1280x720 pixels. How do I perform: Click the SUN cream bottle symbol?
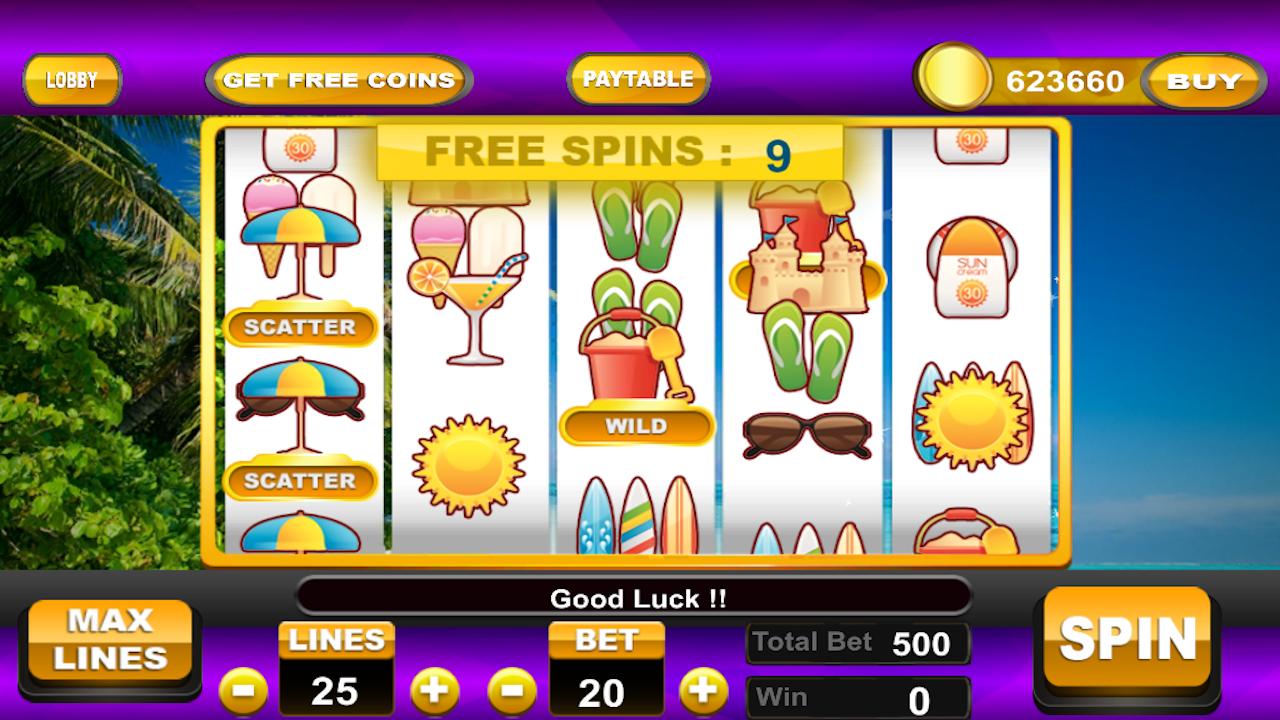(970, 265)
